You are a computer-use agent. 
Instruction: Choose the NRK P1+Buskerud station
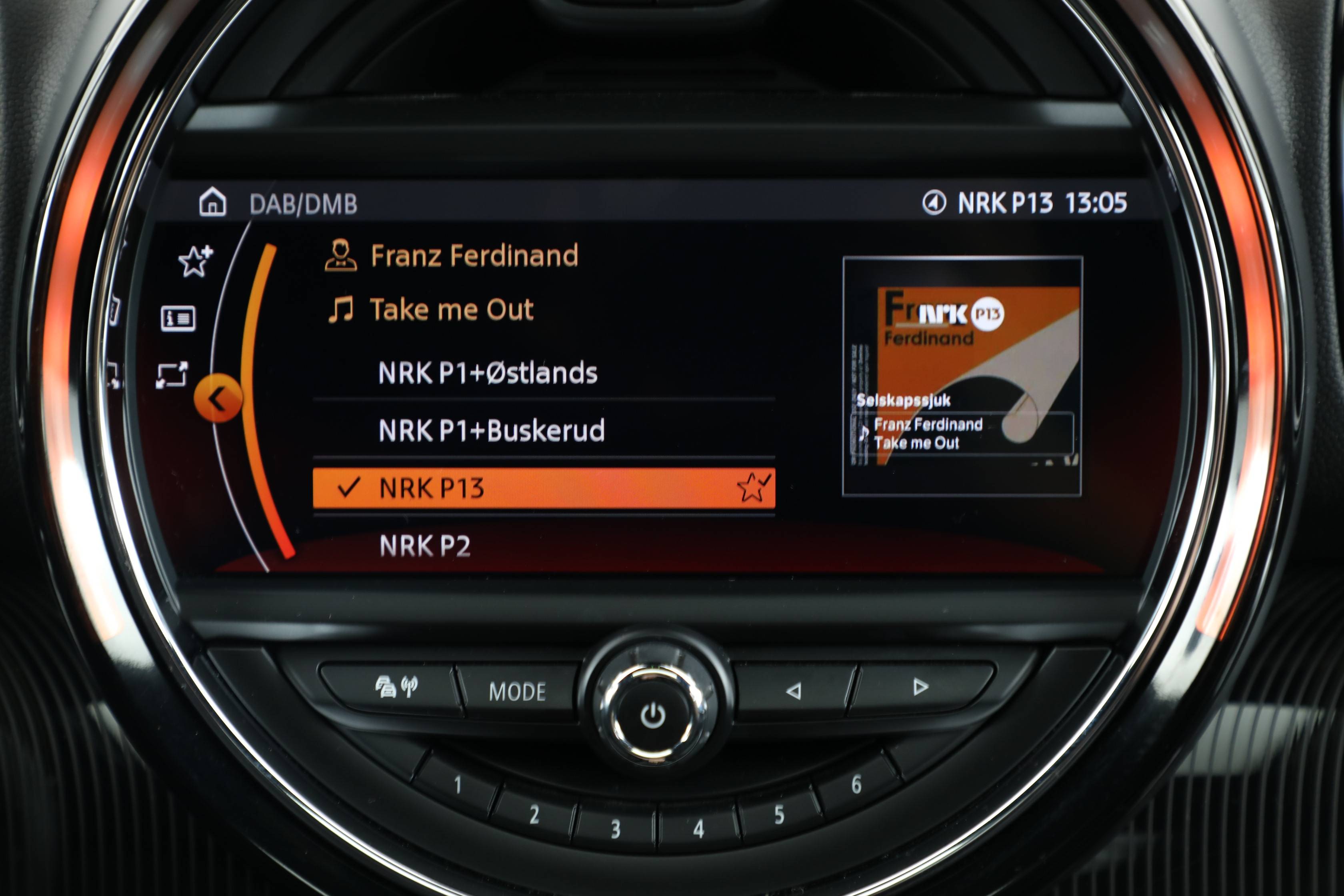pos(491,430)
